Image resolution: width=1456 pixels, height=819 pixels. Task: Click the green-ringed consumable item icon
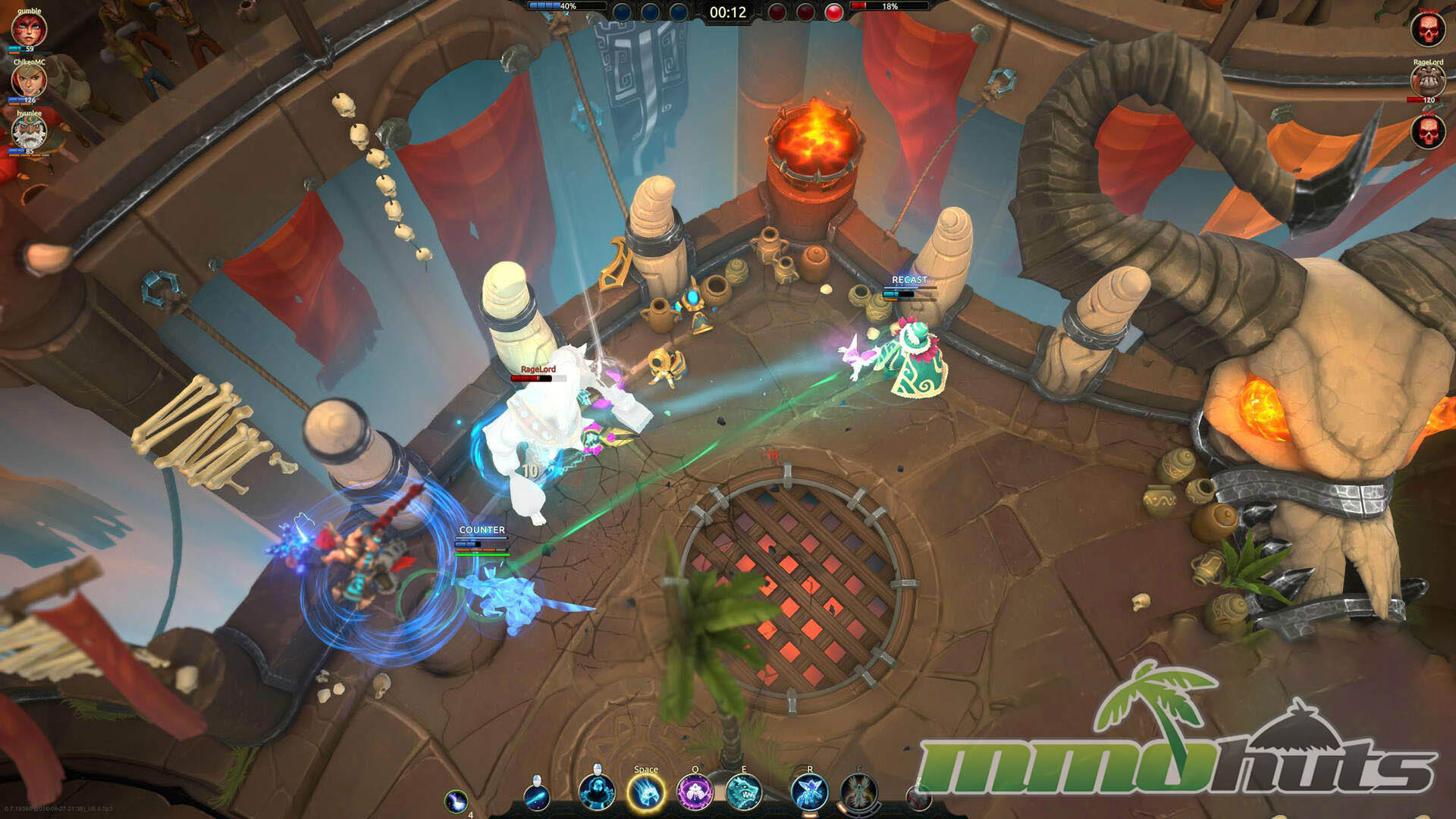[457, 802]
